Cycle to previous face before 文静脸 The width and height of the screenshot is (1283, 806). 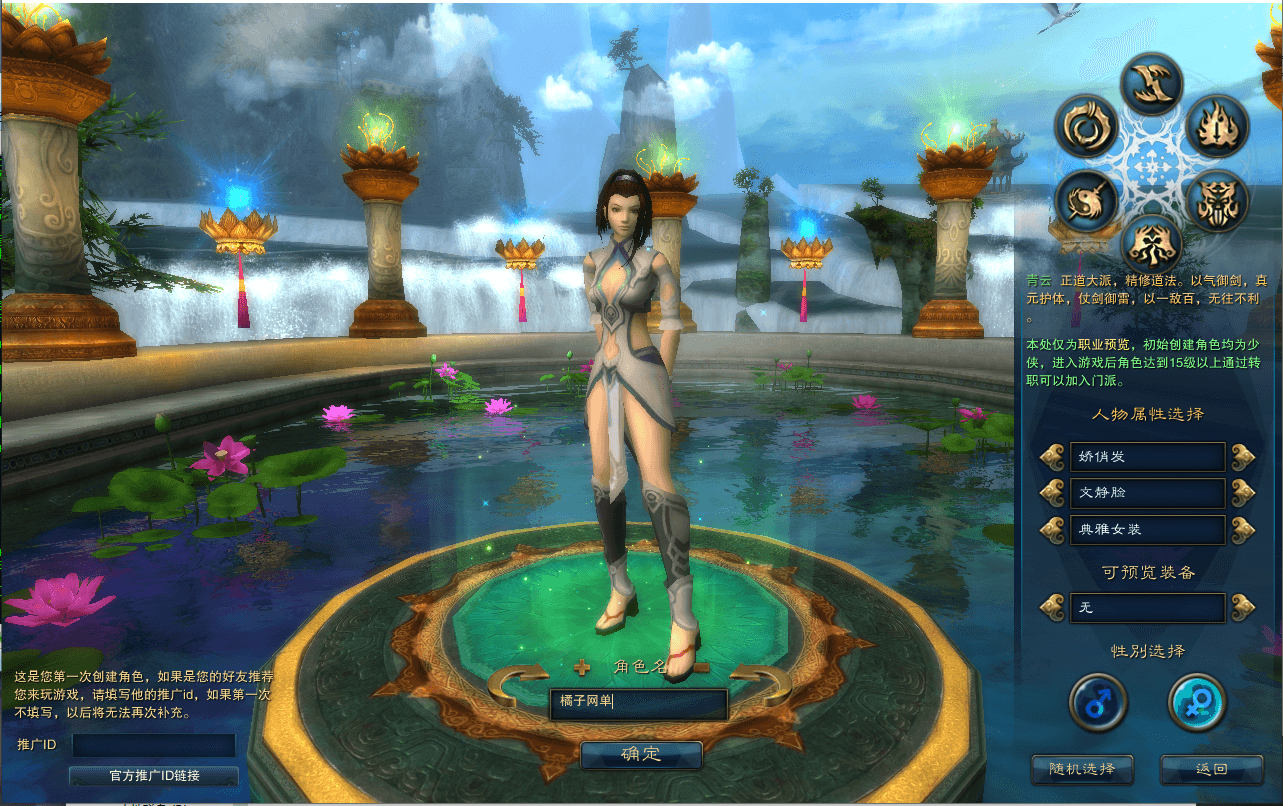click(1053, 493)
